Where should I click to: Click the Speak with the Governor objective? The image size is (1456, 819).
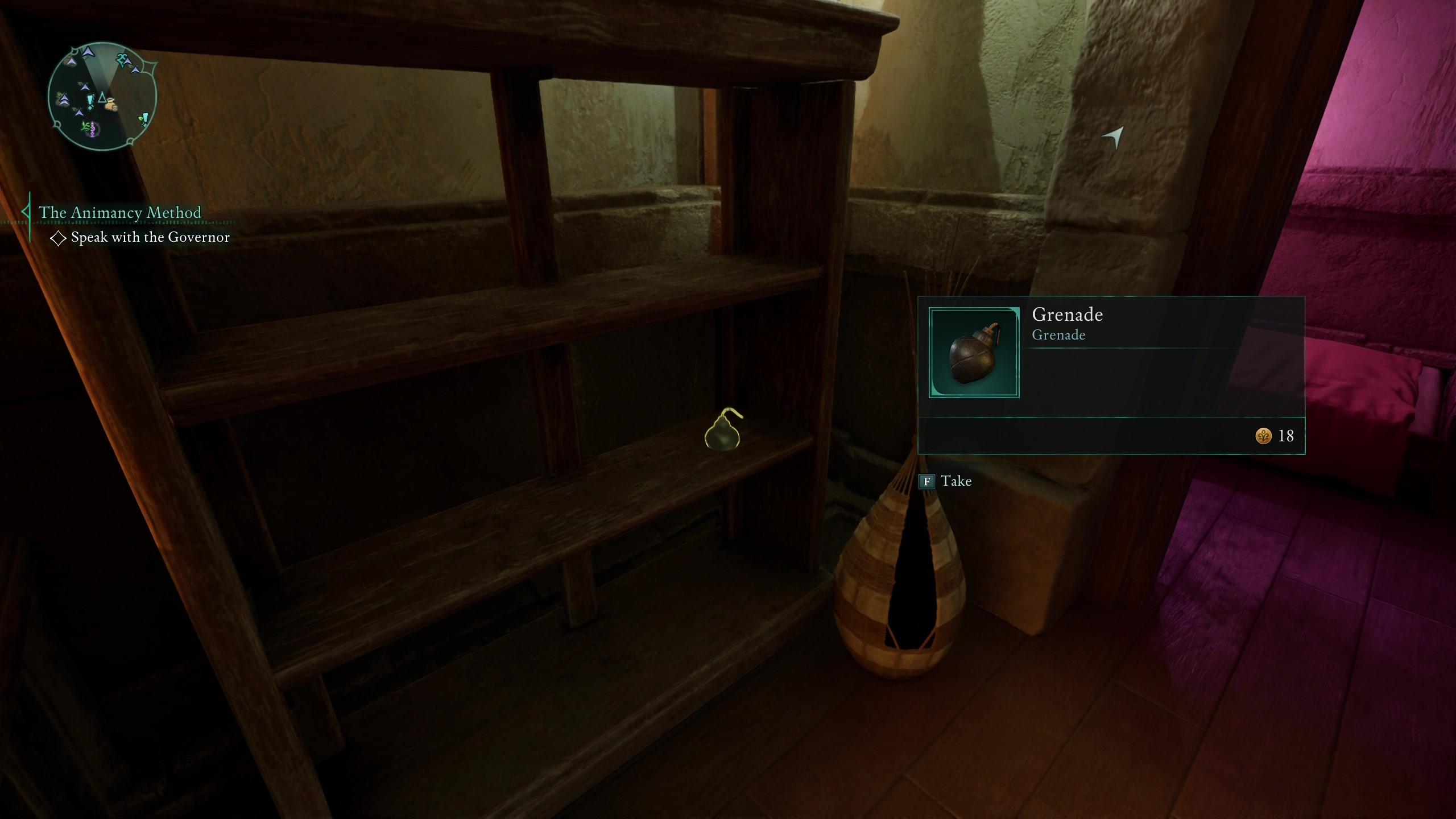pos(150,237)
